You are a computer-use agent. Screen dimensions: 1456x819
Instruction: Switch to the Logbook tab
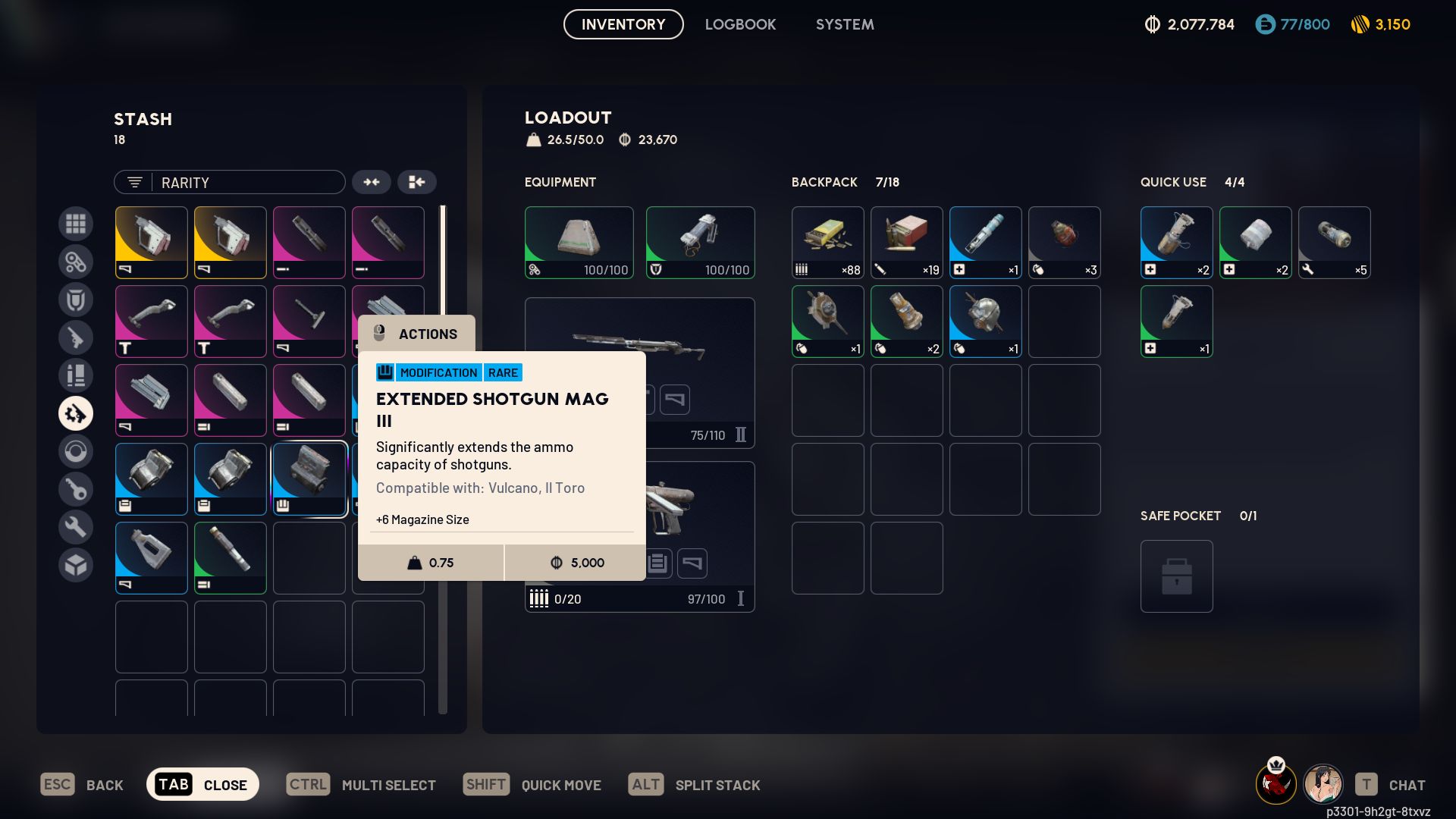coord(740,24)
